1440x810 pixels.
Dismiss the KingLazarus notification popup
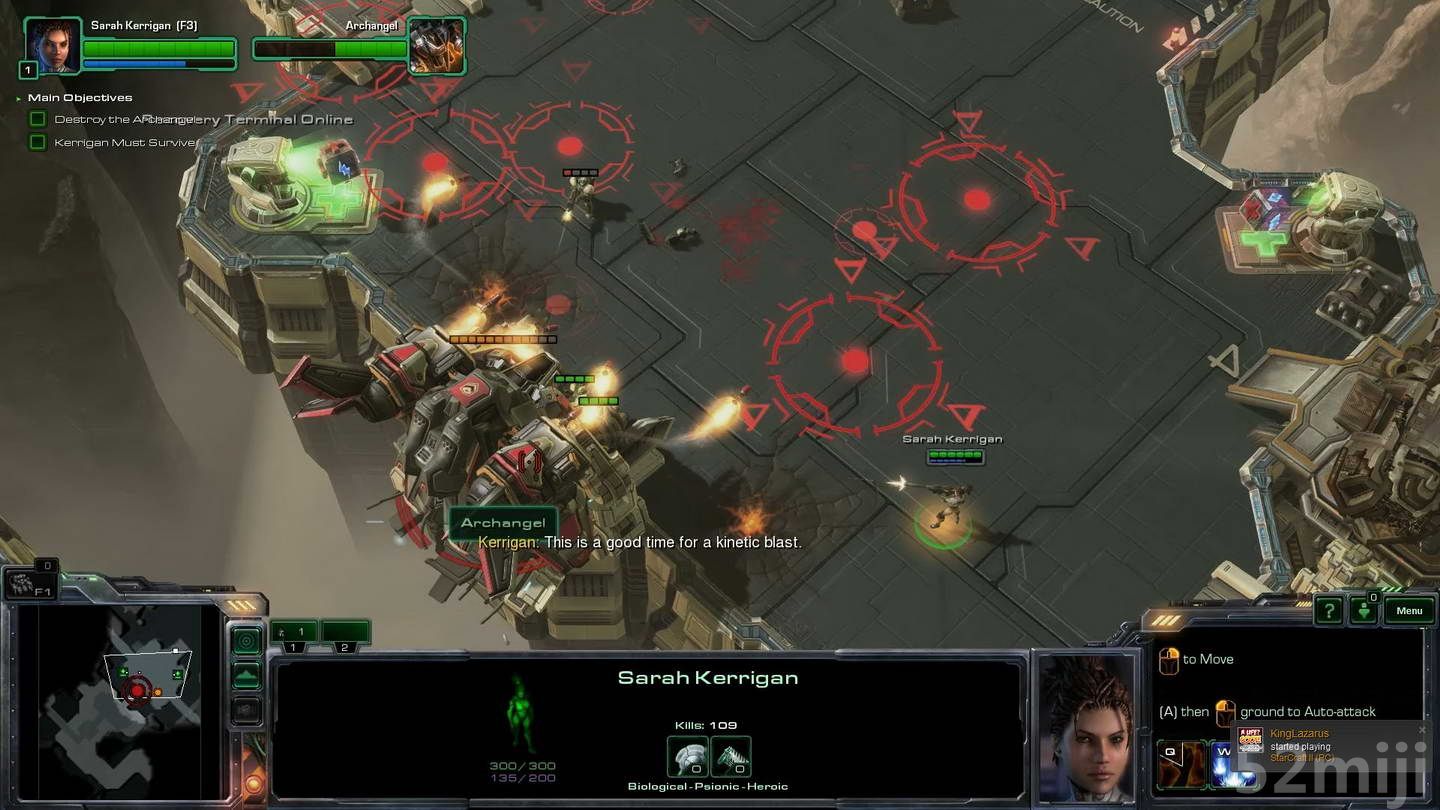click(1422, 729)
